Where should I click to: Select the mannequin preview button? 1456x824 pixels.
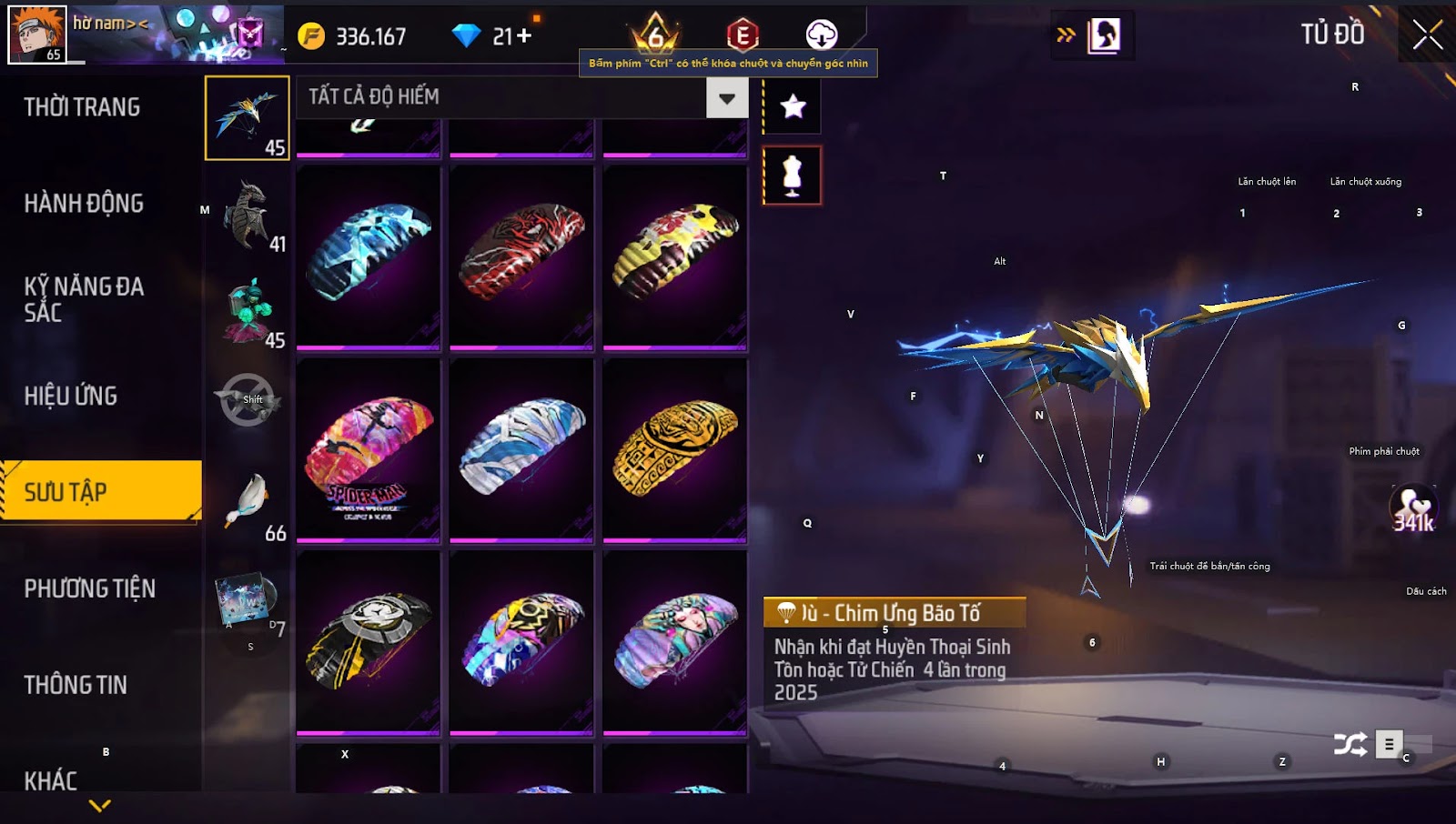[793, 176]
